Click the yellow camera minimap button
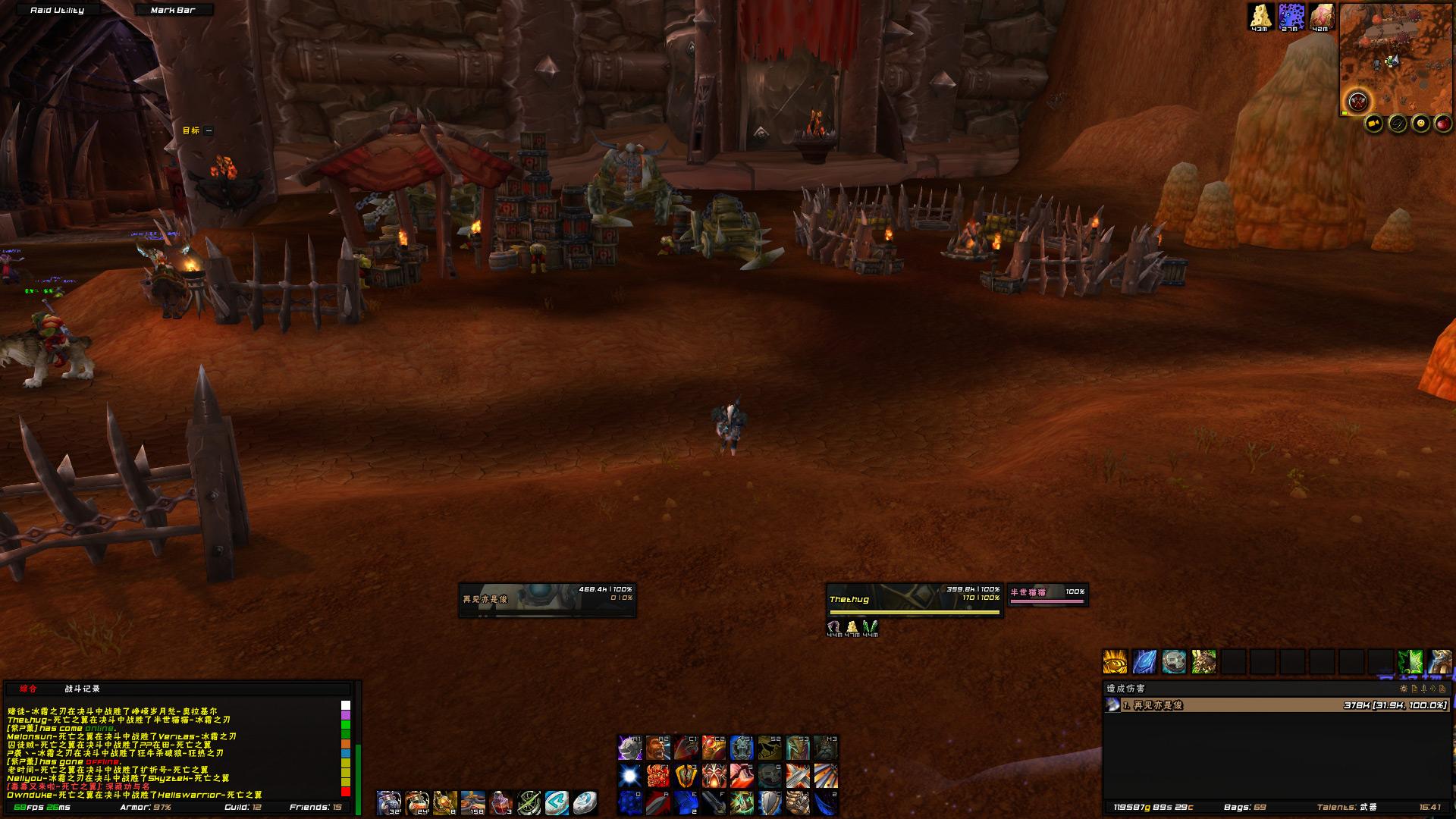 [x=1374, y=124]
